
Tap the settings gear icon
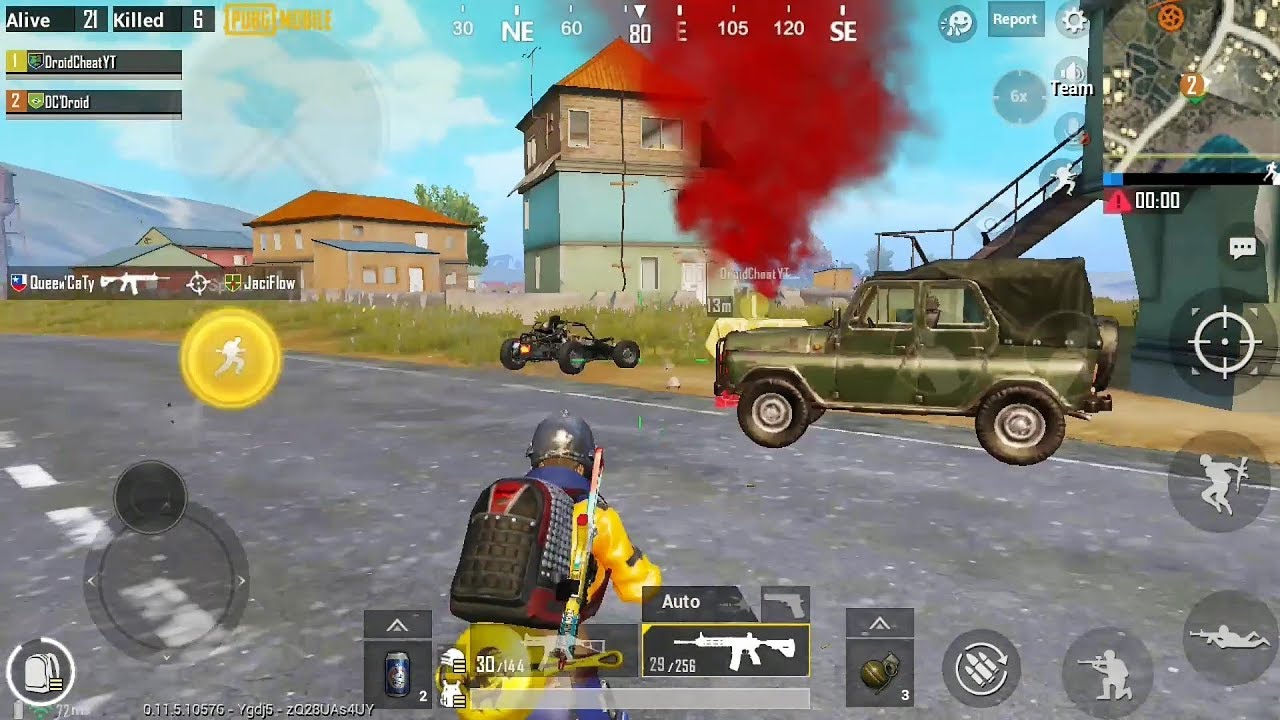1073,18
